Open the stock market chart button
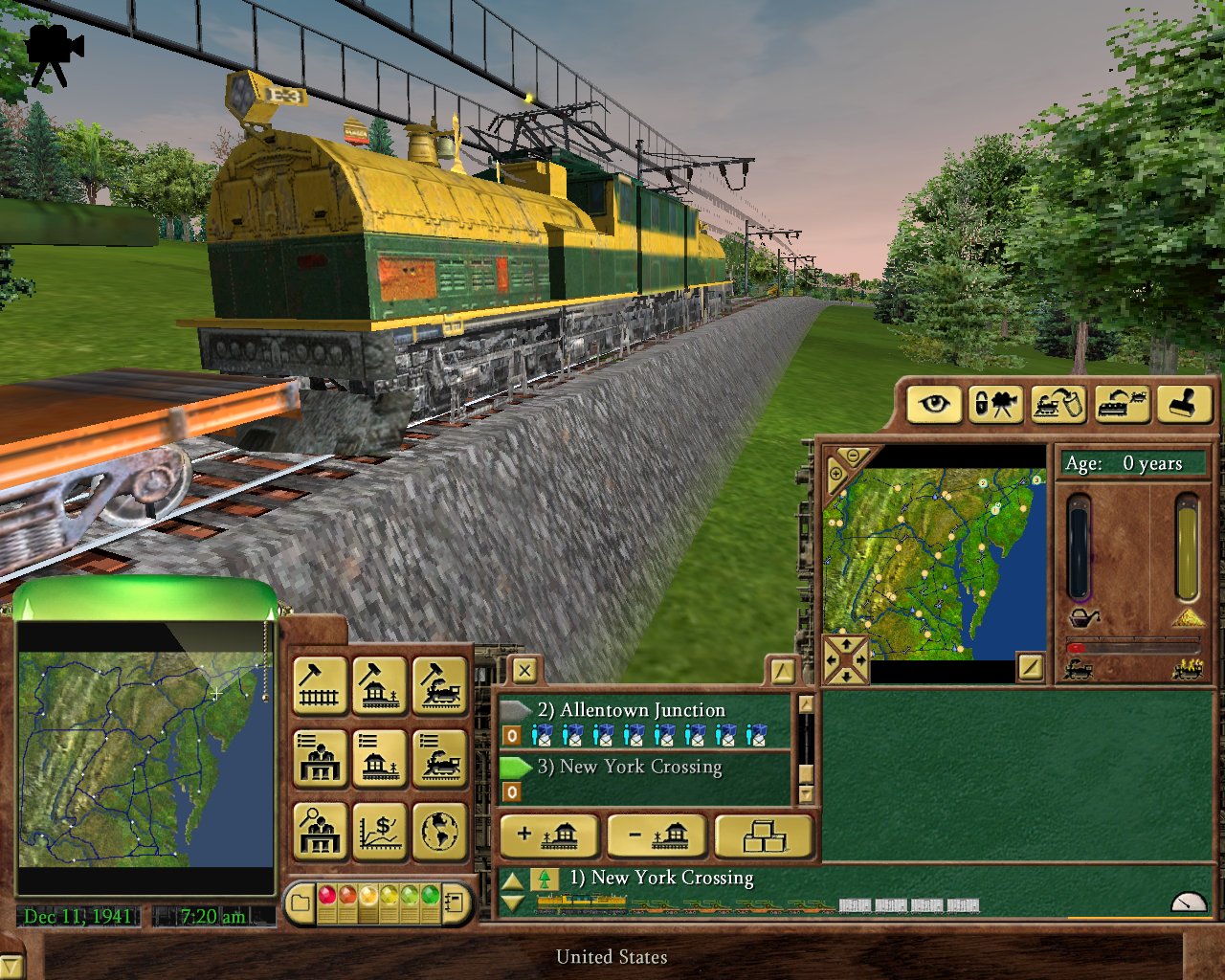 coord(380,831)
